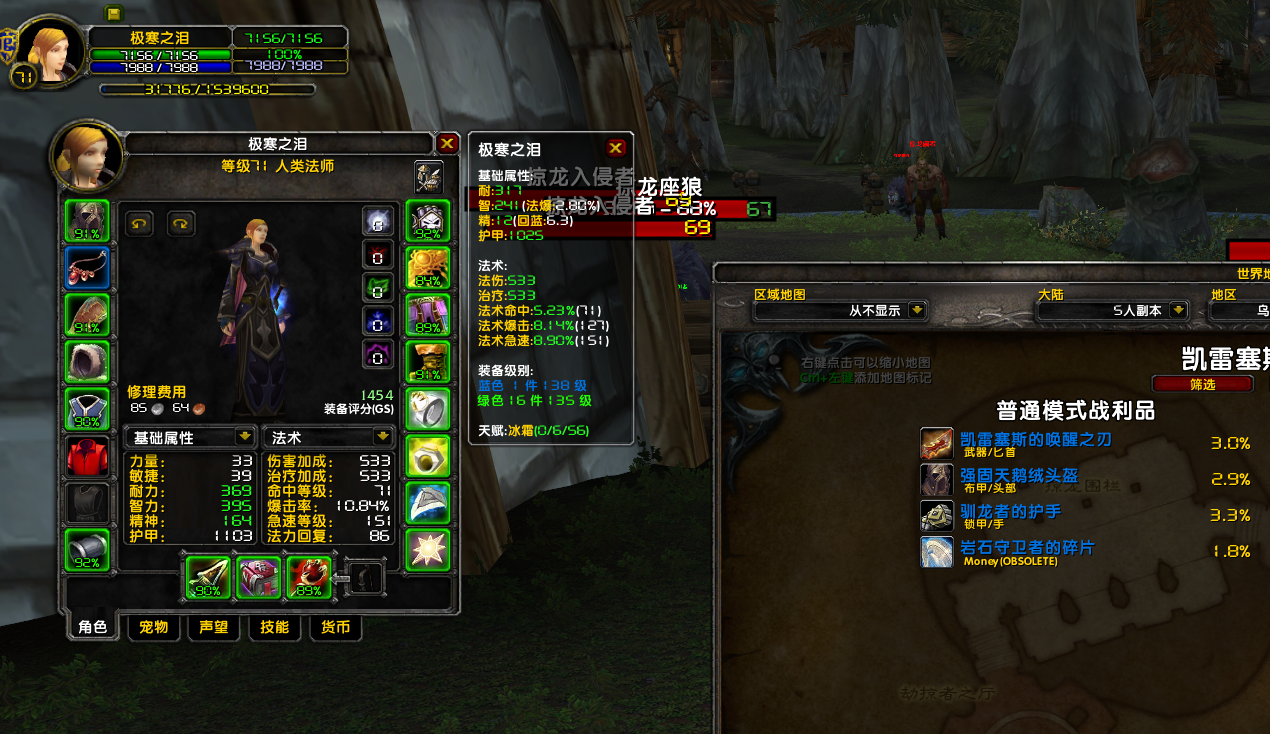Select the necklace equipment slot
Viewport: 1270px width, 734px height.
[x=87, y=268]
